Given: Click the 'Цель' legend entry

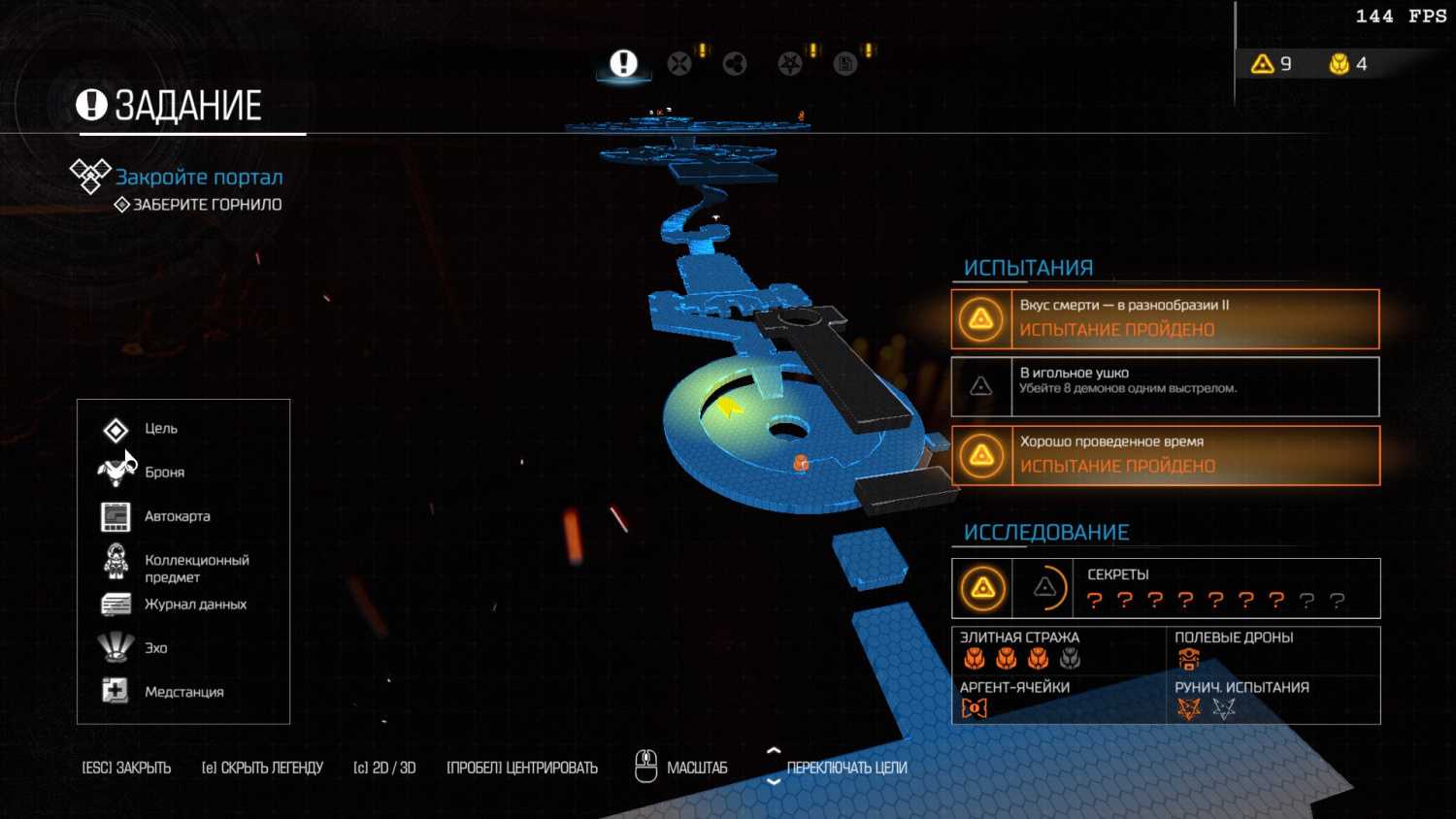Looking at the screenshot, I should tap(160, 429).
